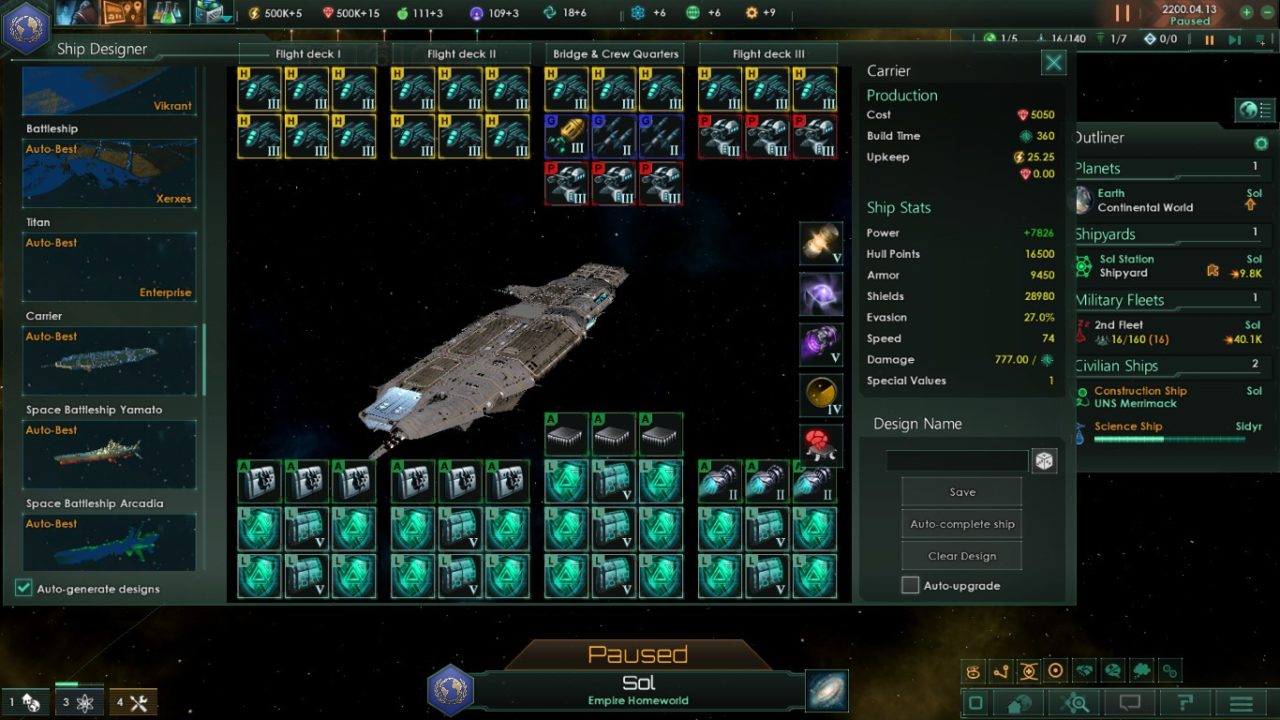The width and height of the screenshot is (1280, 720).
Task: Toggle the Auto-generate designs checkbox
Action: tap(22, 589)
